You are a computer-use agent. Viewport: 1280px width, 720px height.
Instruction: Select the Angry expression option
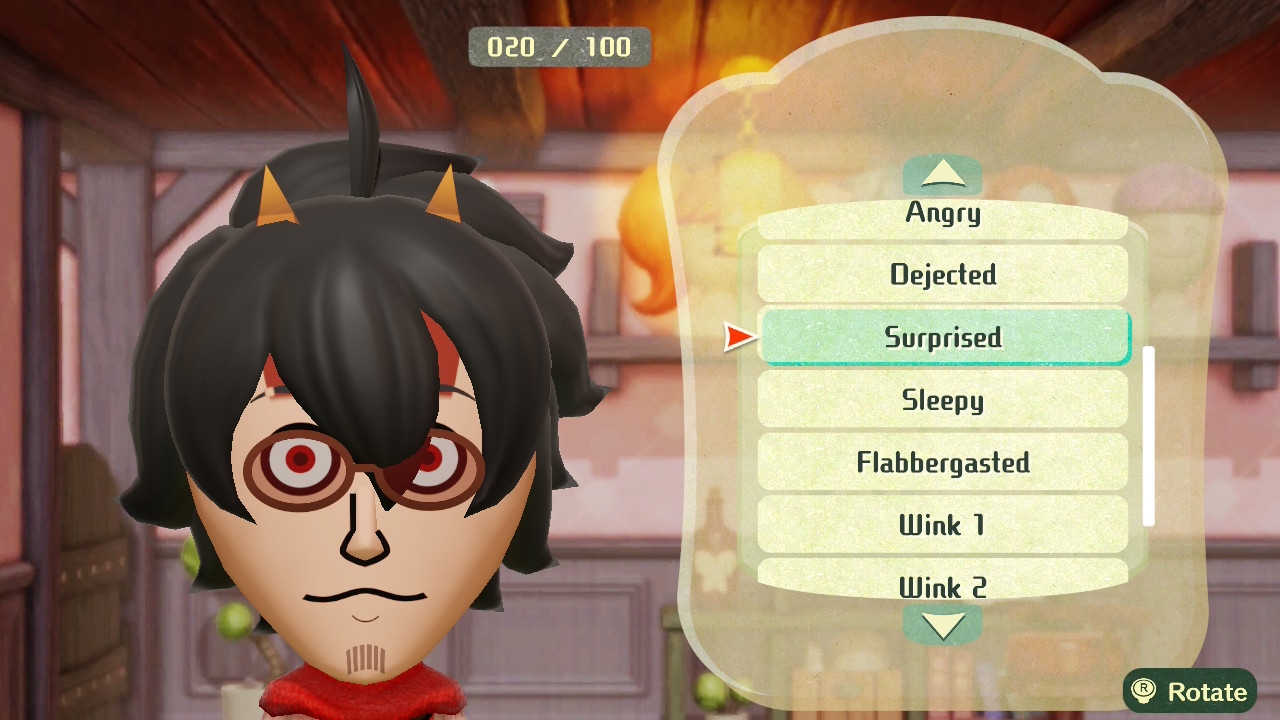coord(942,217)
